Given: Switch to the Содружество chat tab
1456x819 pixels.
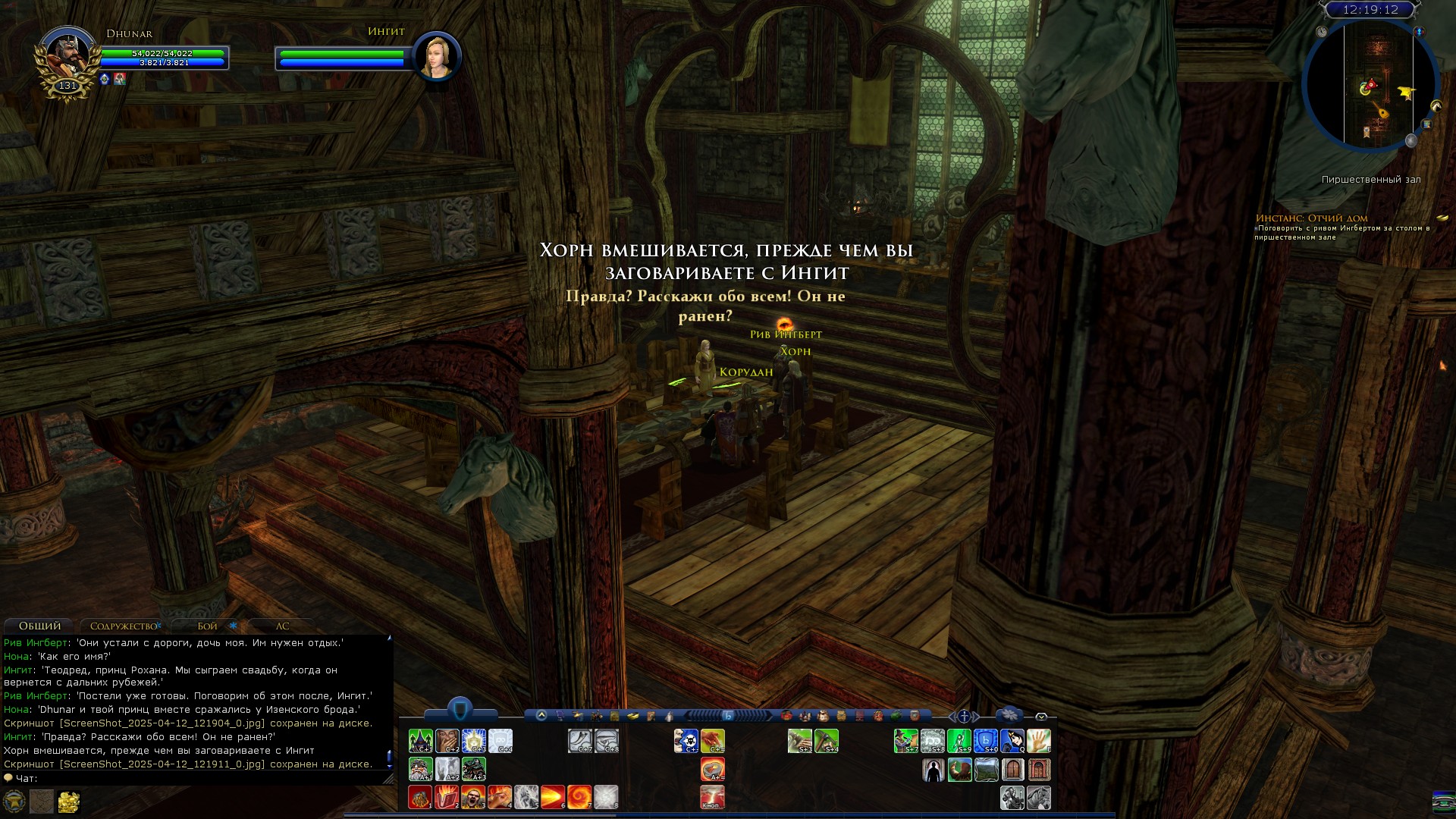Looking at the screenshot, I should (x=123, y=626).
